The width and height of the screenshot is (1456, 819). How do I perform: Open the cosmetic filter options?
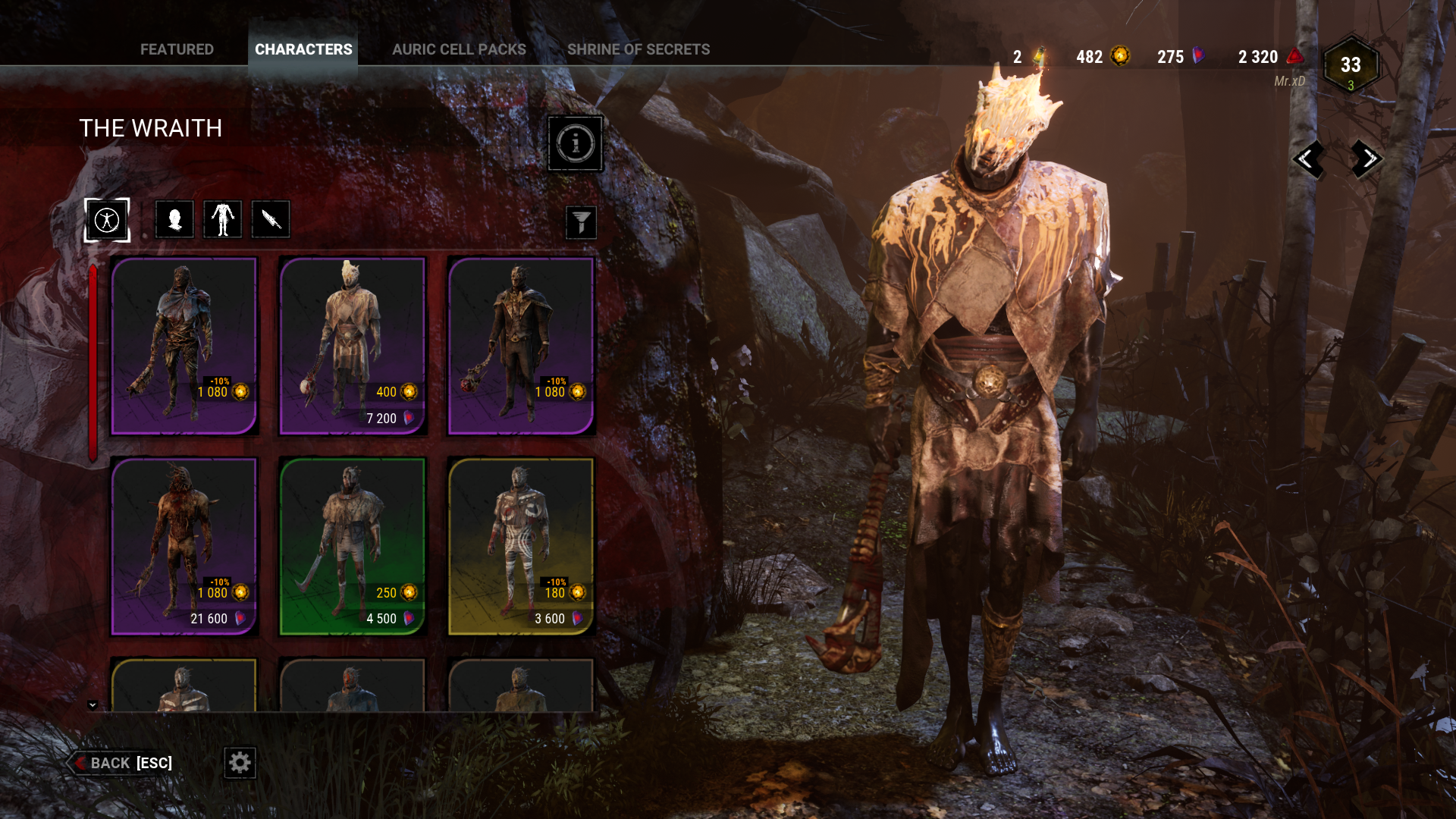pyautogui.click(x=581, y=222)
